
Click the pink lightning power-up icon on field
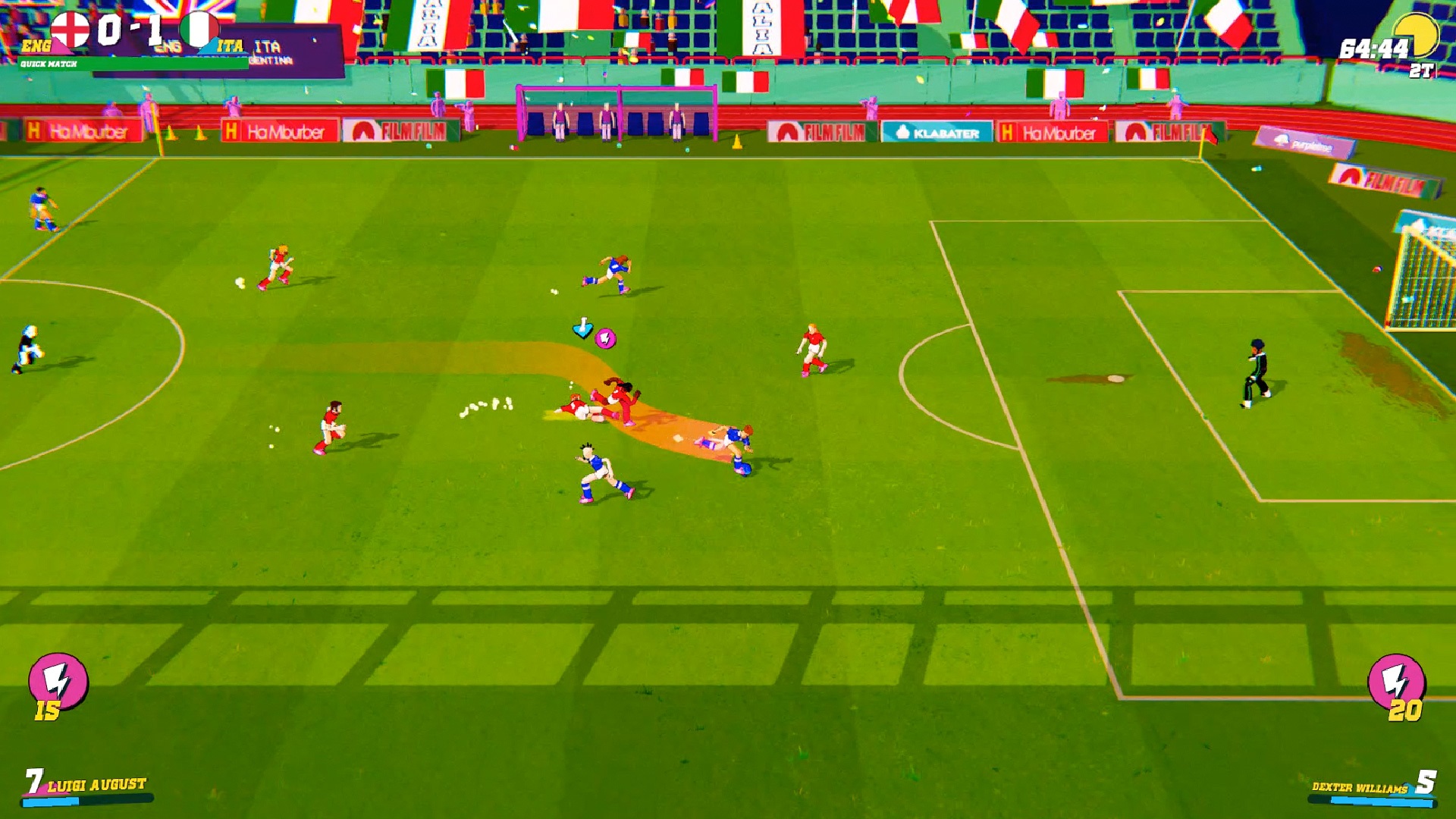605,338
